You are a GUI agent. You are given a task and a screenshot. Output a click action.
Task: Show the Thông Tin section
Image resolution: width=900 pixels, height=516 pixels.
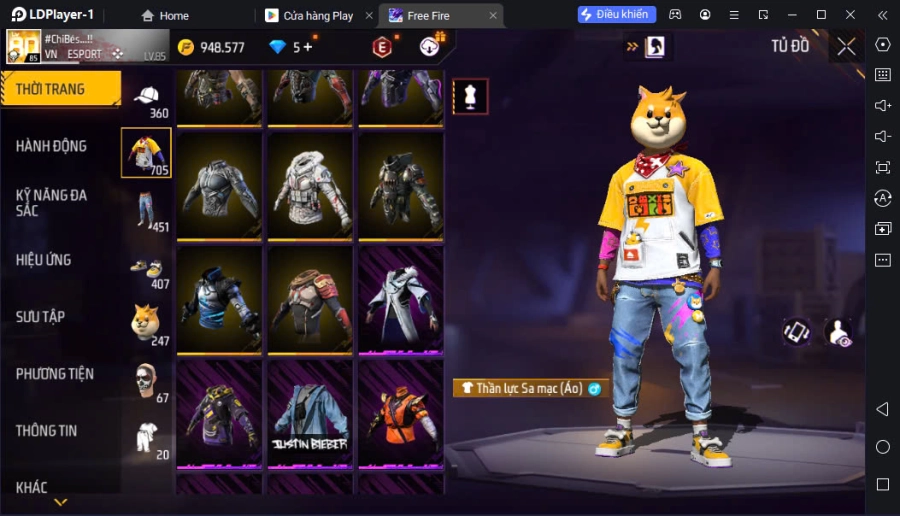pos(47,431)
